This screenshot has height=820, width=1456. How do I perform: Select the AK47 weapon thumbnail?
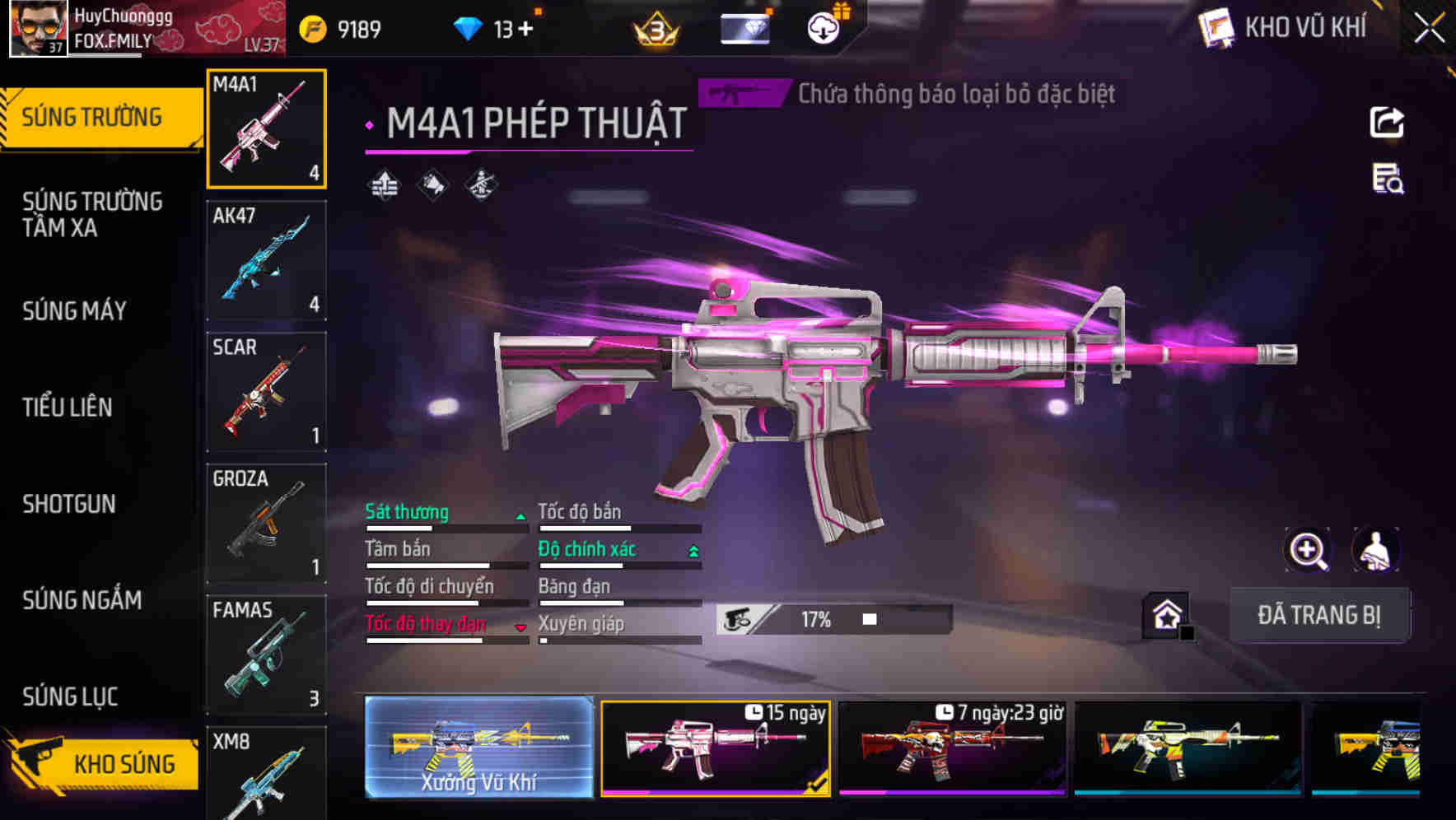click(x=267, y=260)
